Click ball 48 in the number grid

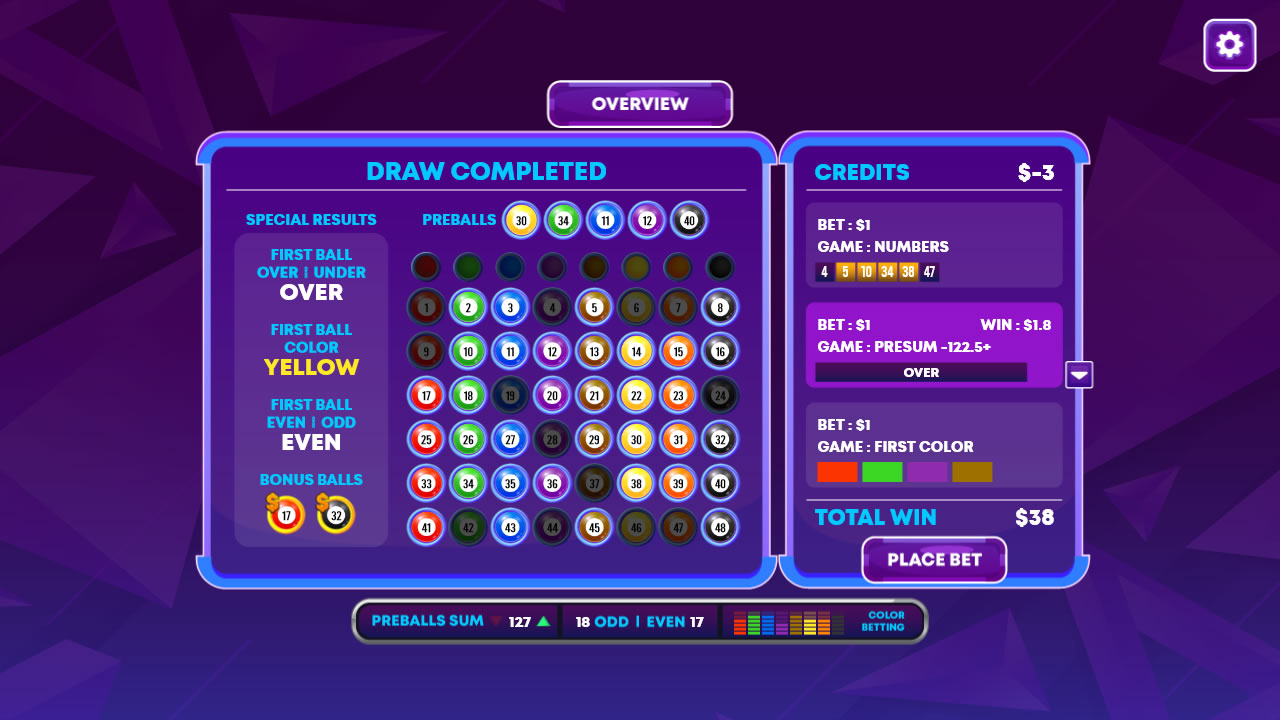pos(719,527)
